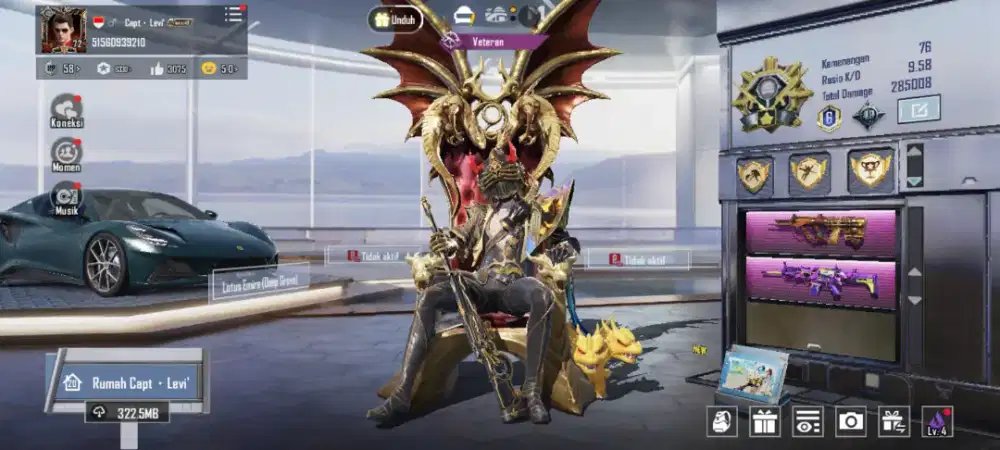Select the Lotus Emira car label
Image resolution: width=1000 pixels, height=450 pixels.
pos(259,284)
